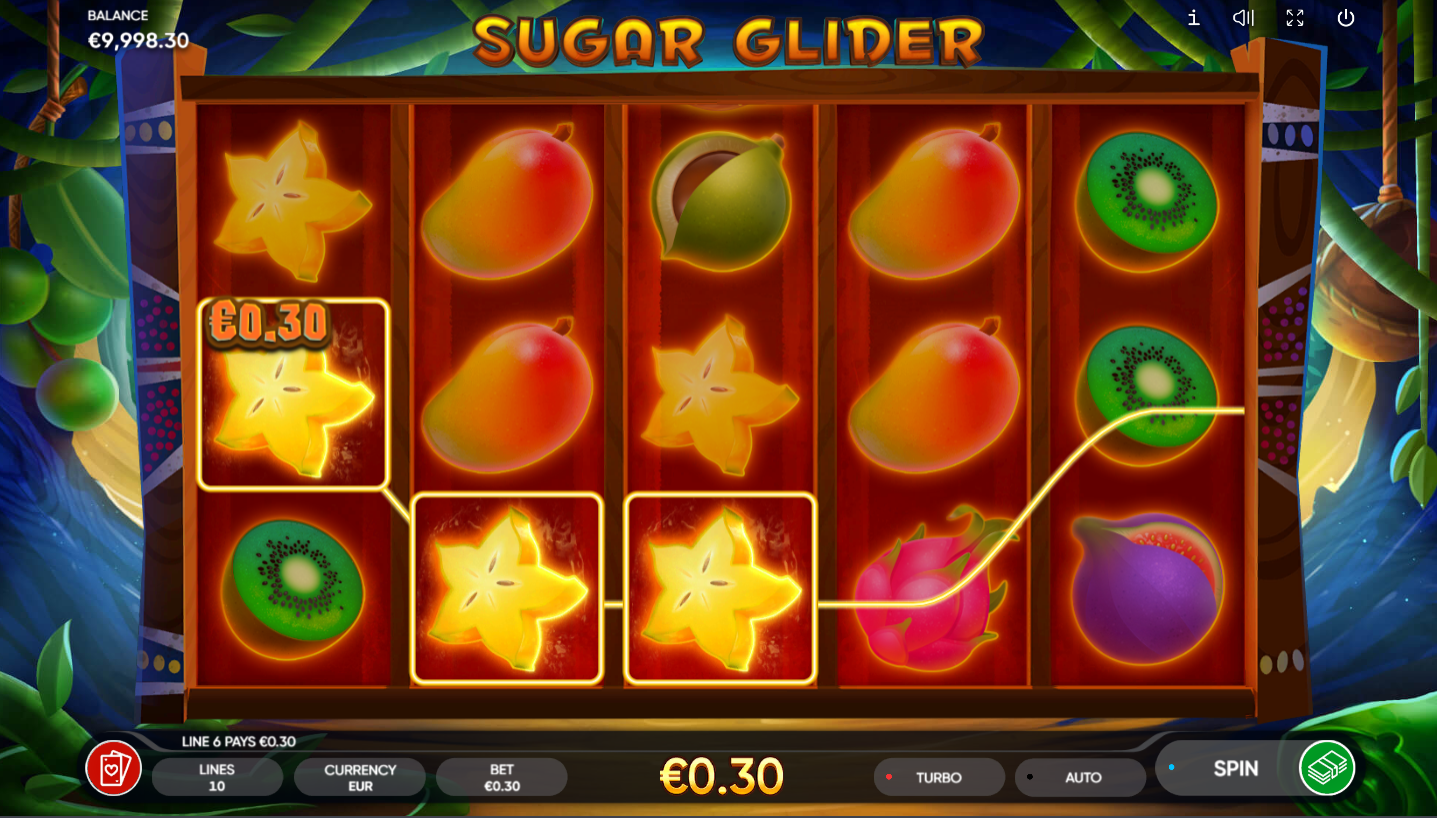
Task: Spin the slot reels
Action: pos(1234,769)
